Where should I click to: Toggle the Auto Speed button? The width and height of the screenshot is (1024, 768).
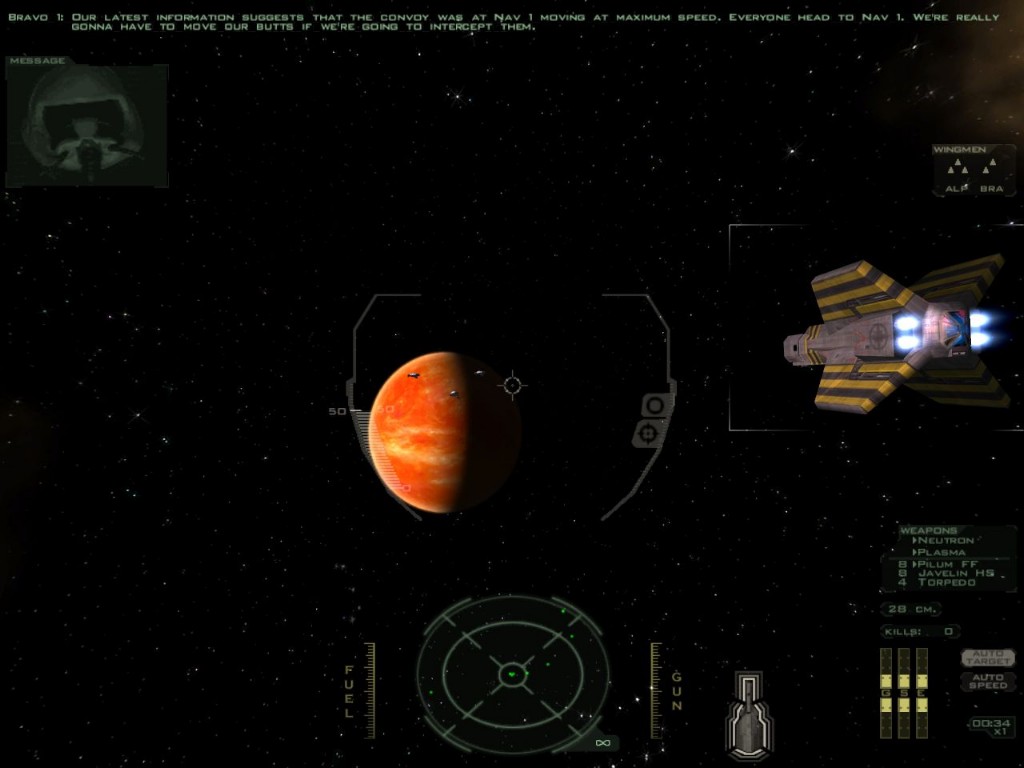tap(987, 681)
